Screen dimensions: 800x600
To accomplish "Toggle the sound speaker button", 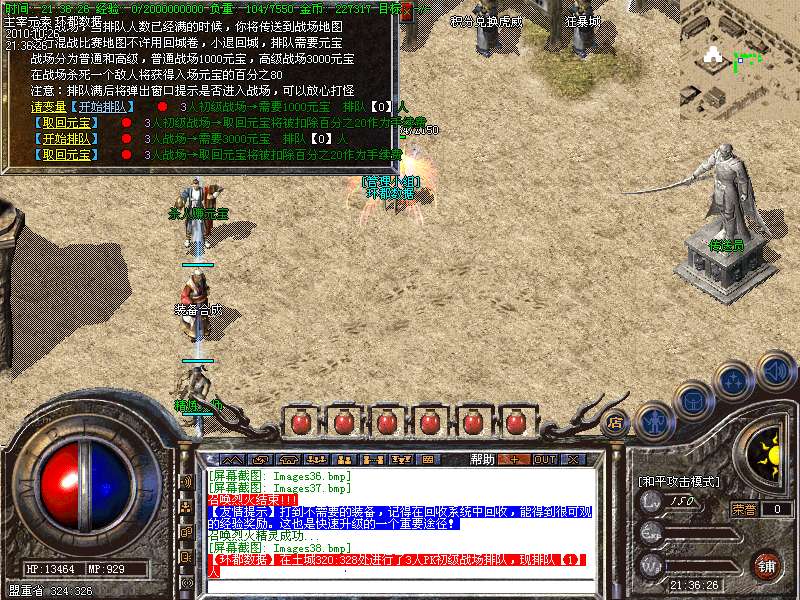I will [x=774, y=371].
